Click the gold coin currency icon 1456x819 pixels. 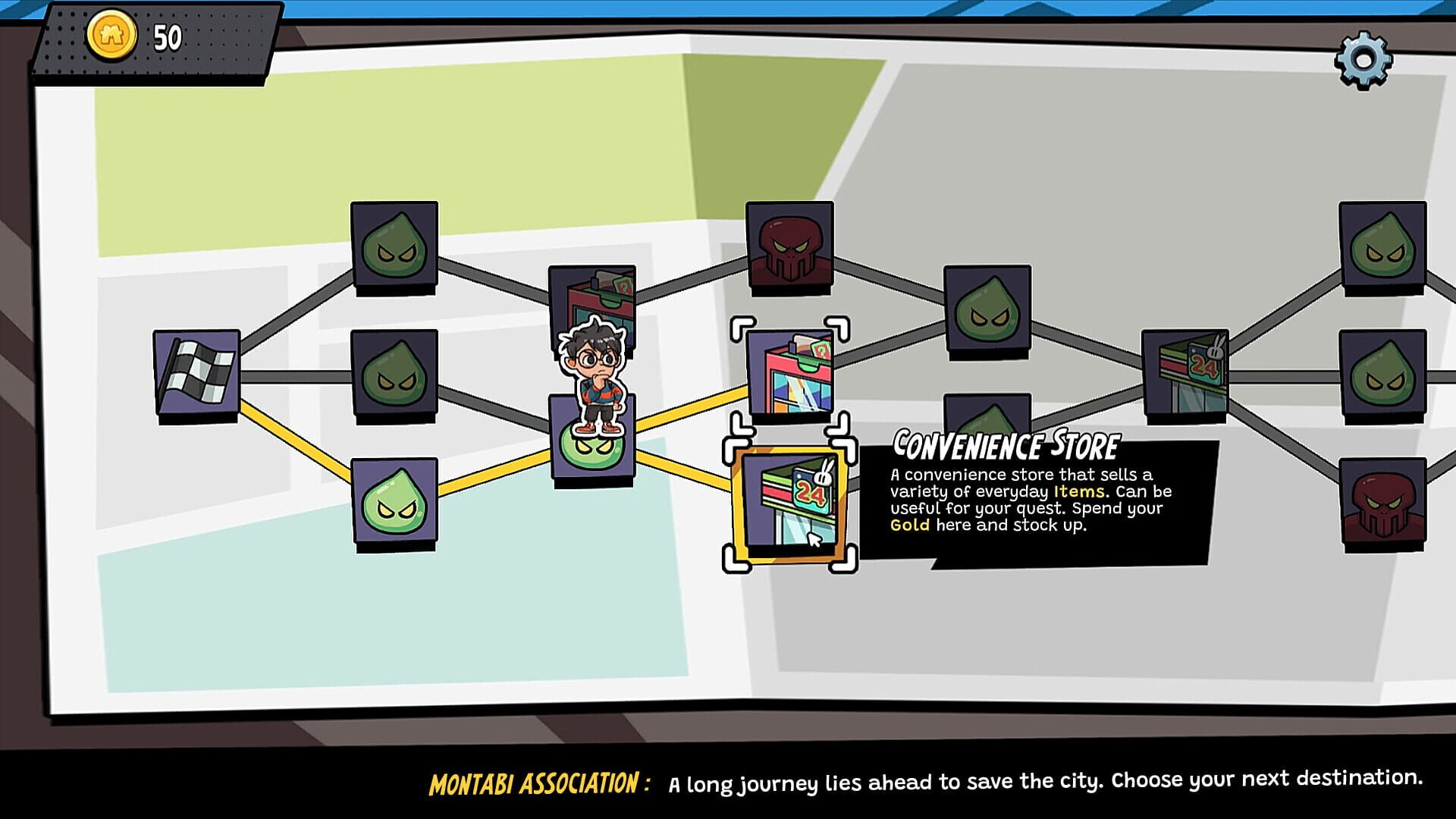[114, 34]
